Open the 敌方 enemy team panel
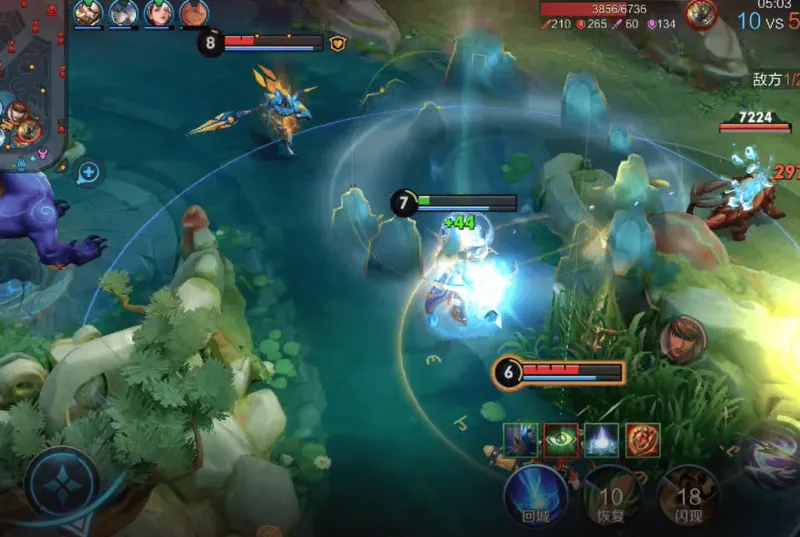 click(x=776, y=79)
